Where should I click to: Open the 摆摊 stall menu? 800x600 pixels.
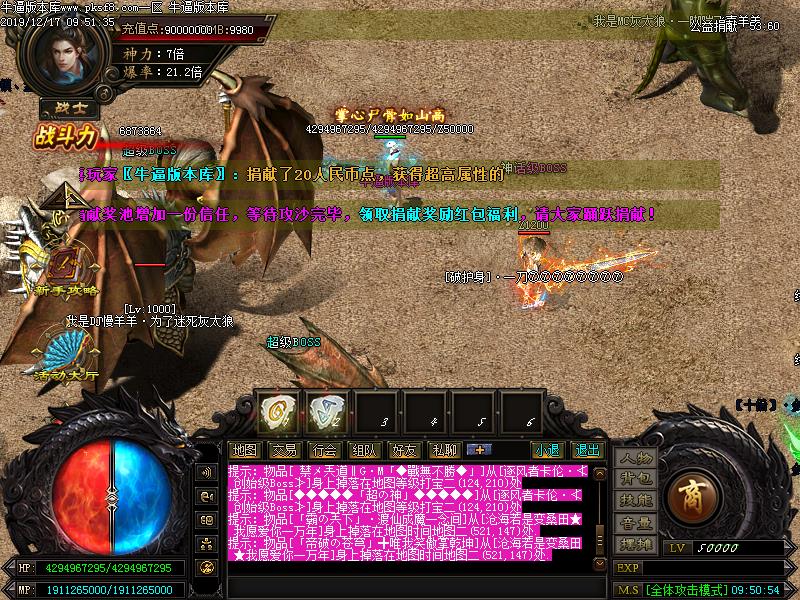pyautogui.click(x=635, y=543)
